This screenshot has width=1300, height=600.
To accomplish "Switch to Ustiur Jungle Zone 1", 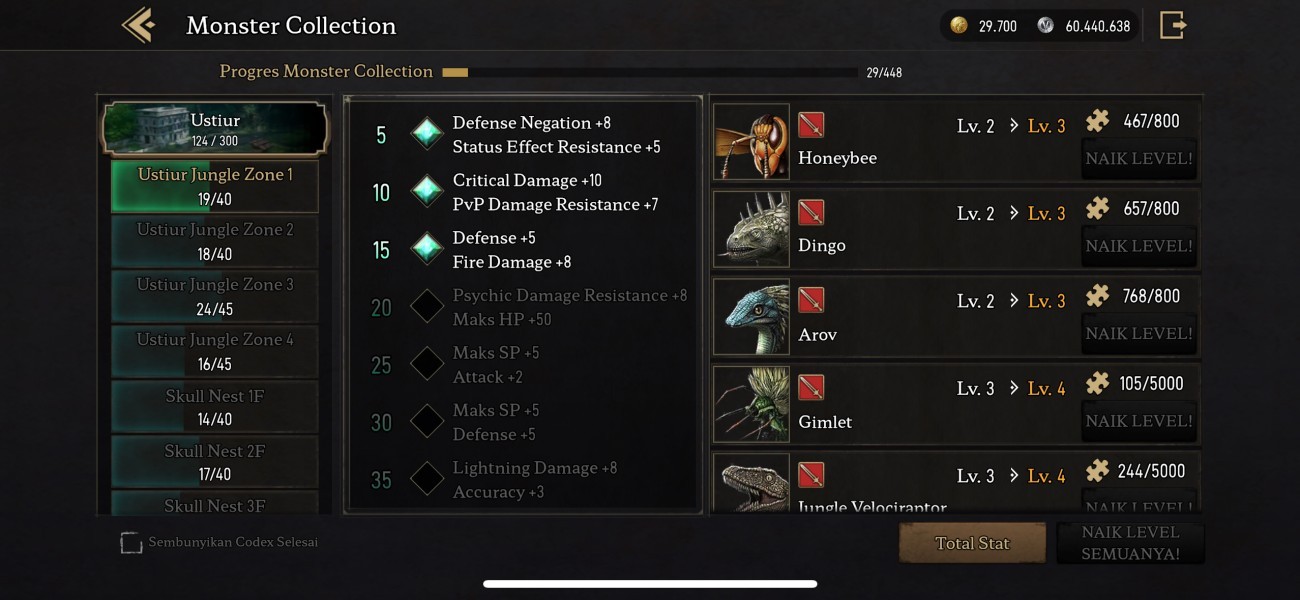I will [215, 186].
